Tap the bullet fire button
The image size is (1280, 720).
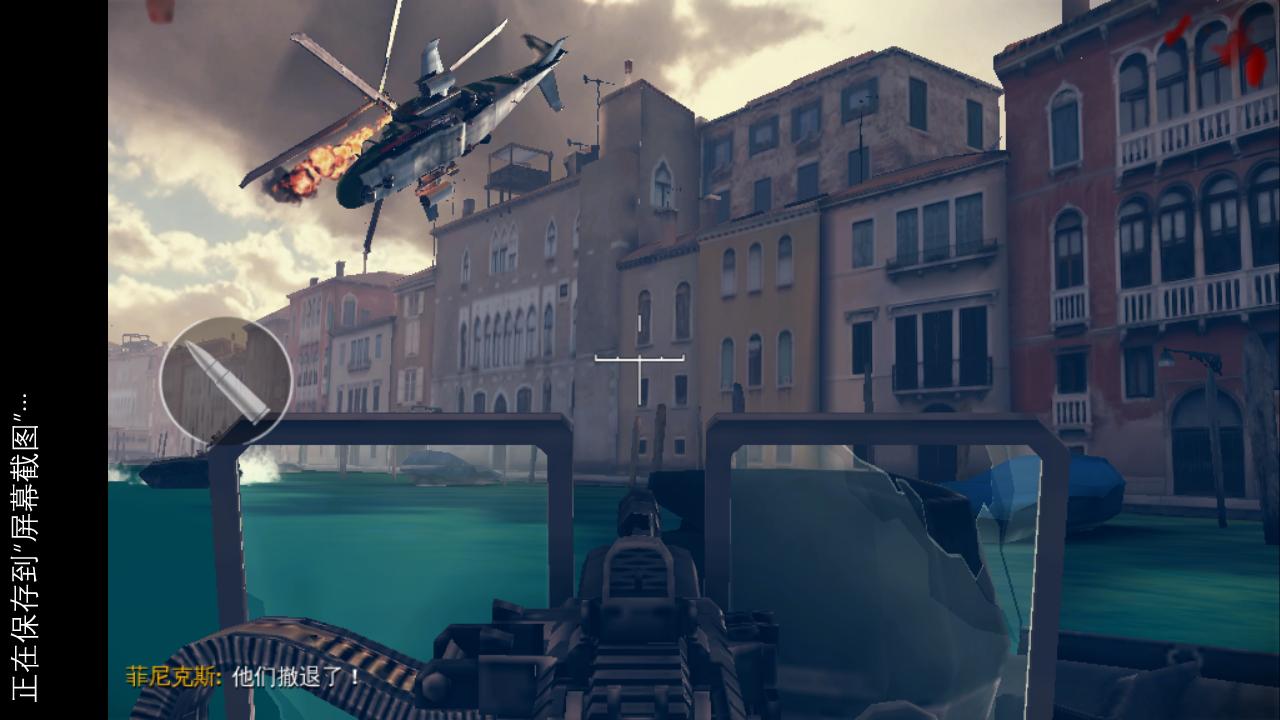click(225, 381)
